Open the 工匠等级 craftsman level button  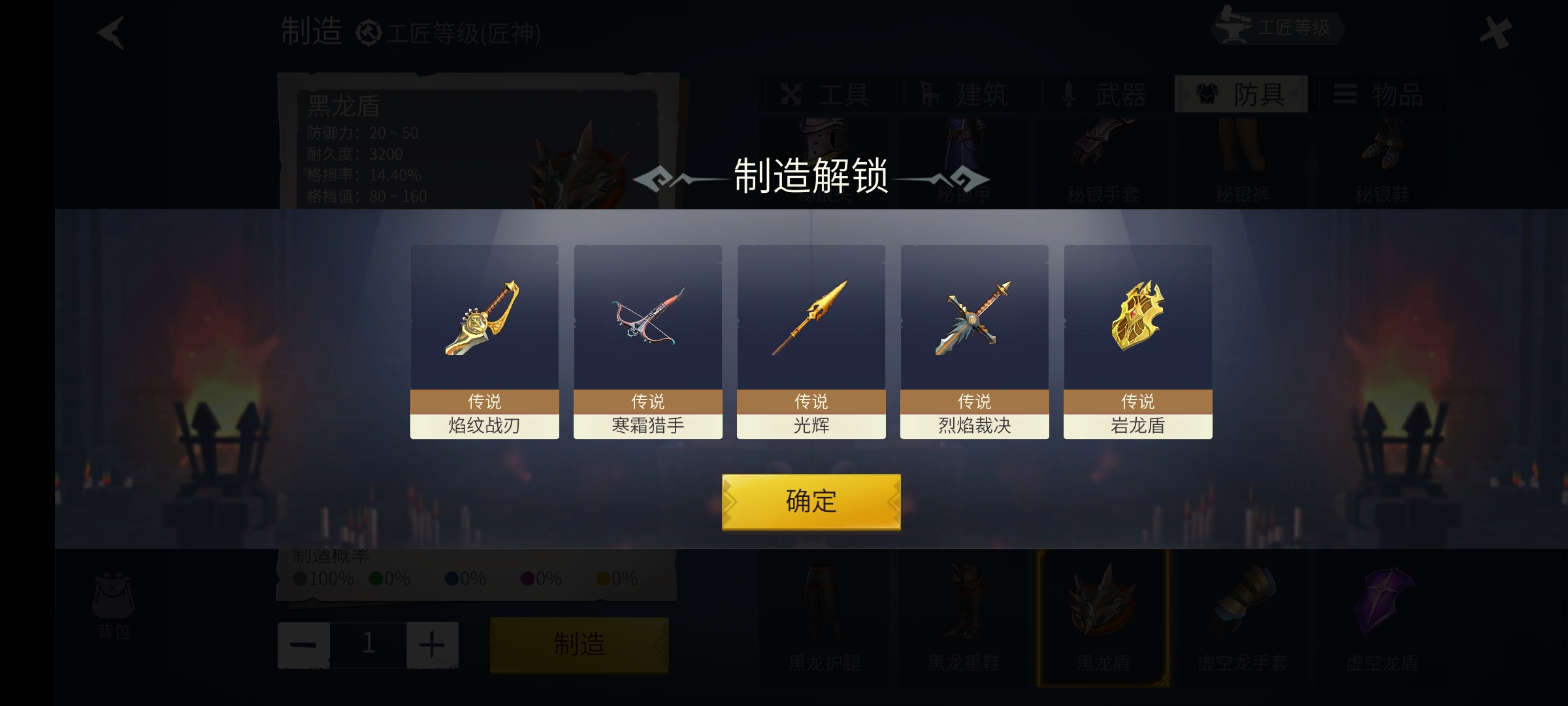pyautogui.click(x=1276, y=28)
